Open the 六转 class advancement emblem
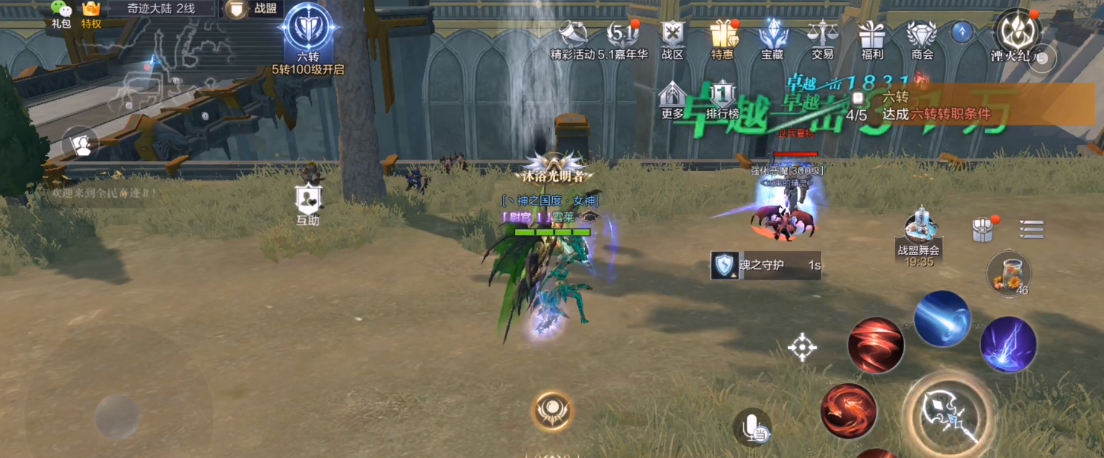 (307, 30)
